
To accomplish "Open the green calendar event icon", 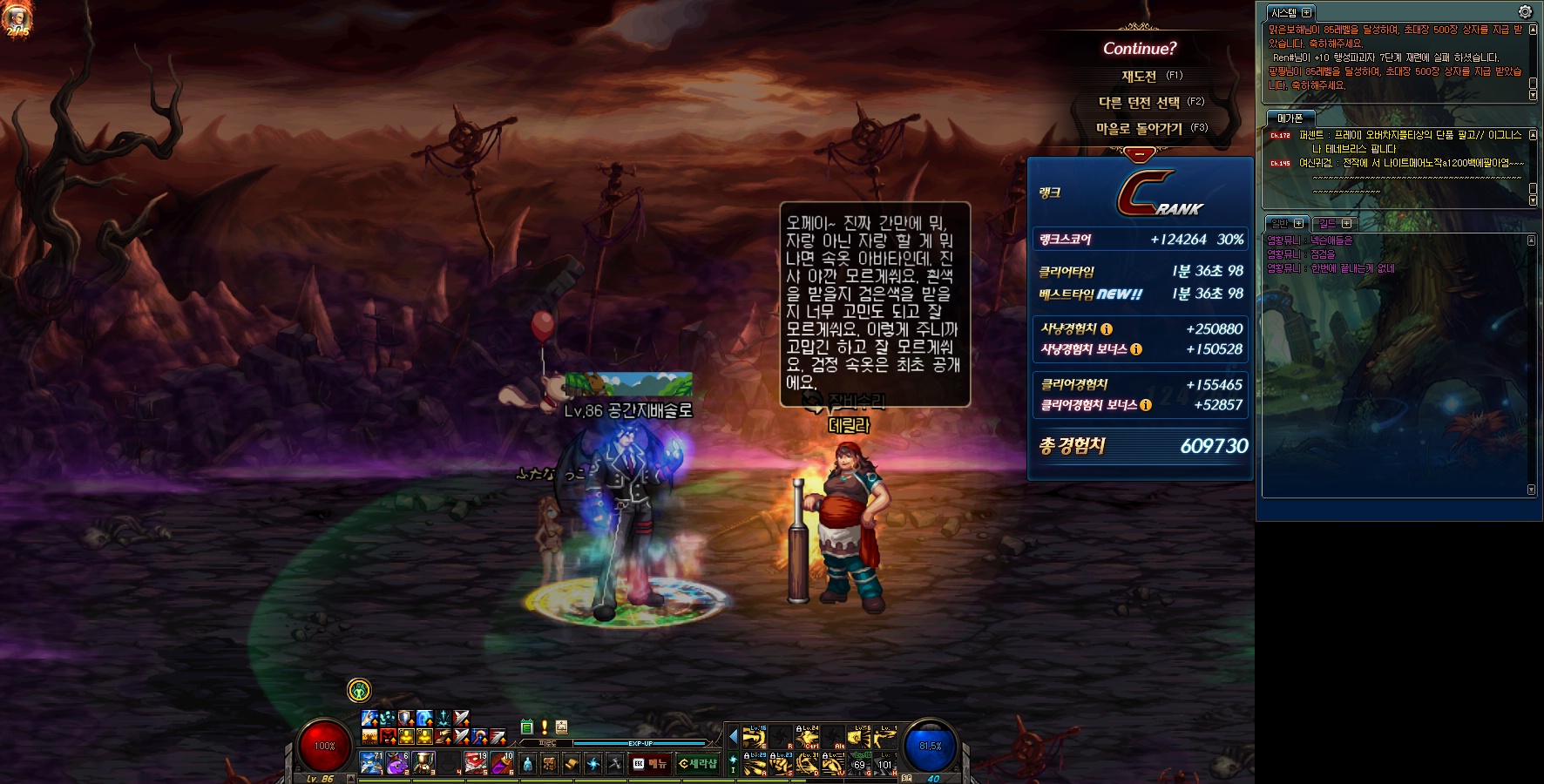I will tap(526, 727).
